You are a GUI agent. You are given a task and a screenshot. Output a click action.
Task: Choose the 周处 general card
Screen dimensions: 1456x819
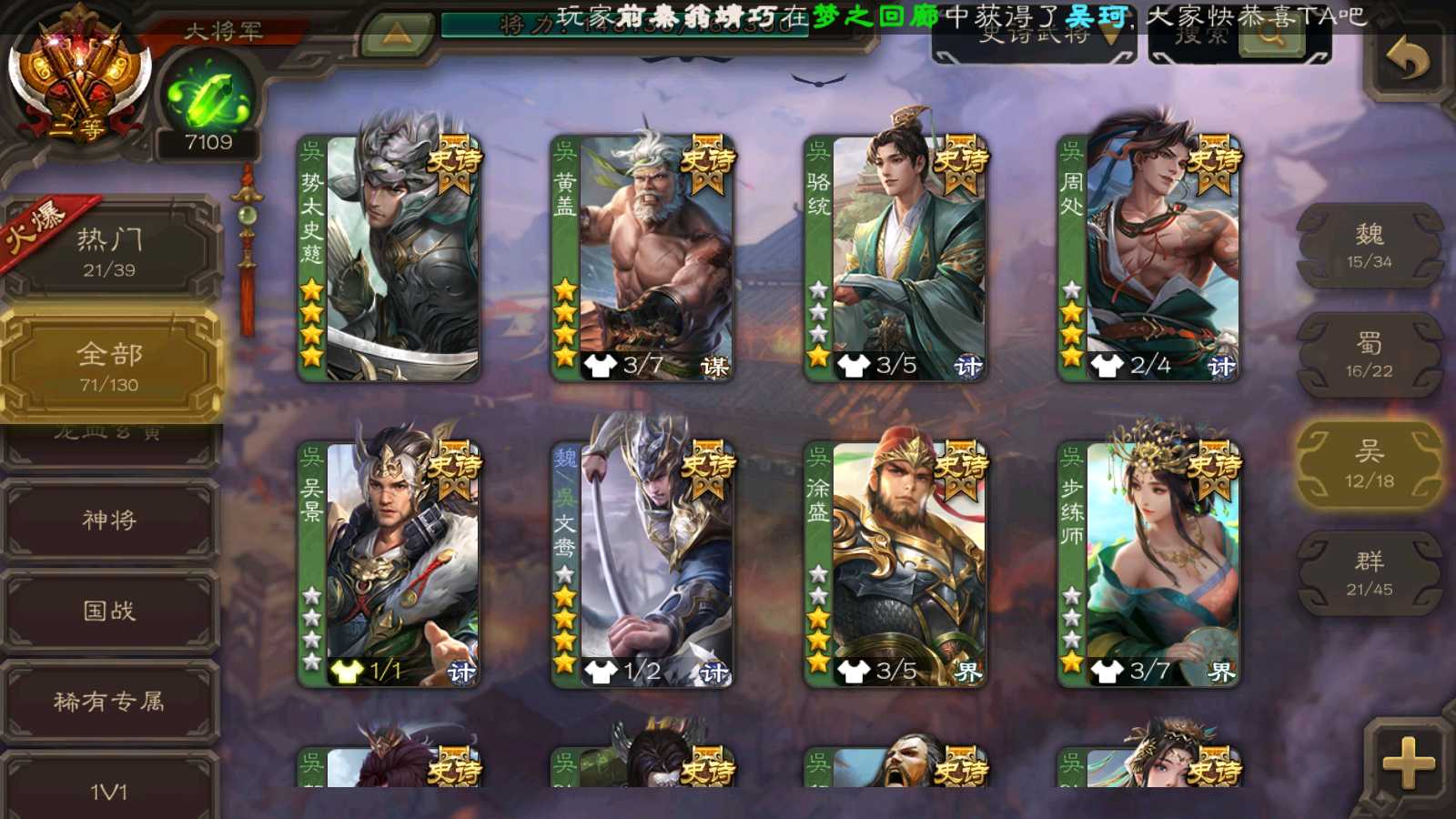coord(1149,258)
